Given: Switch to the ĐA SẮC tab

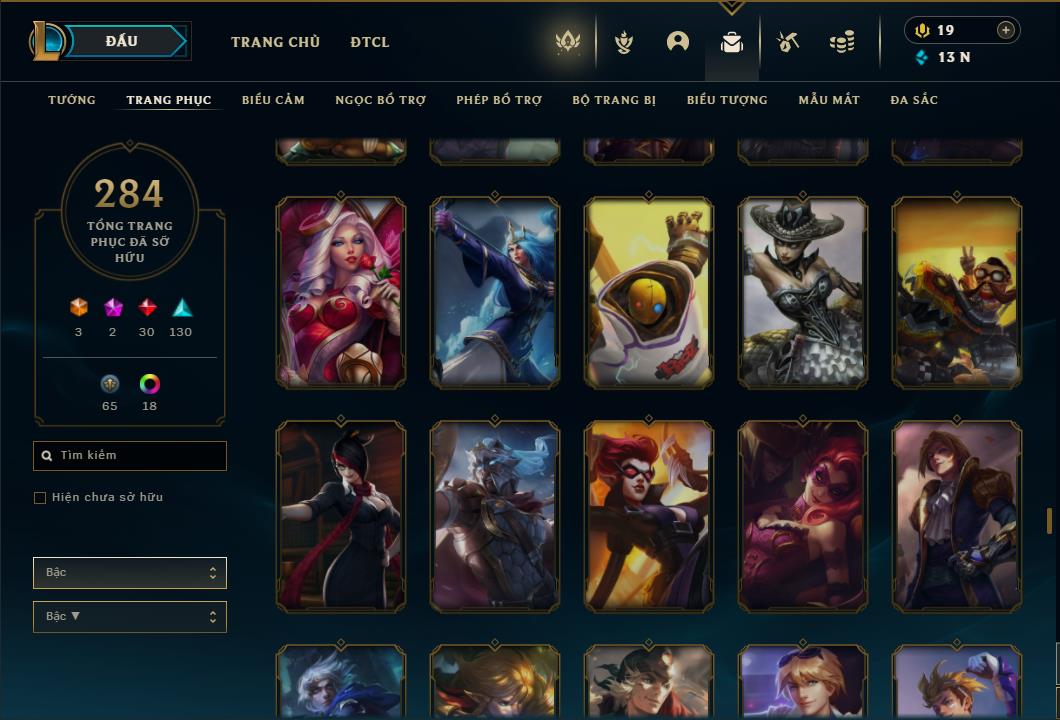Looking at the screenshot, I should coord(914,100).
